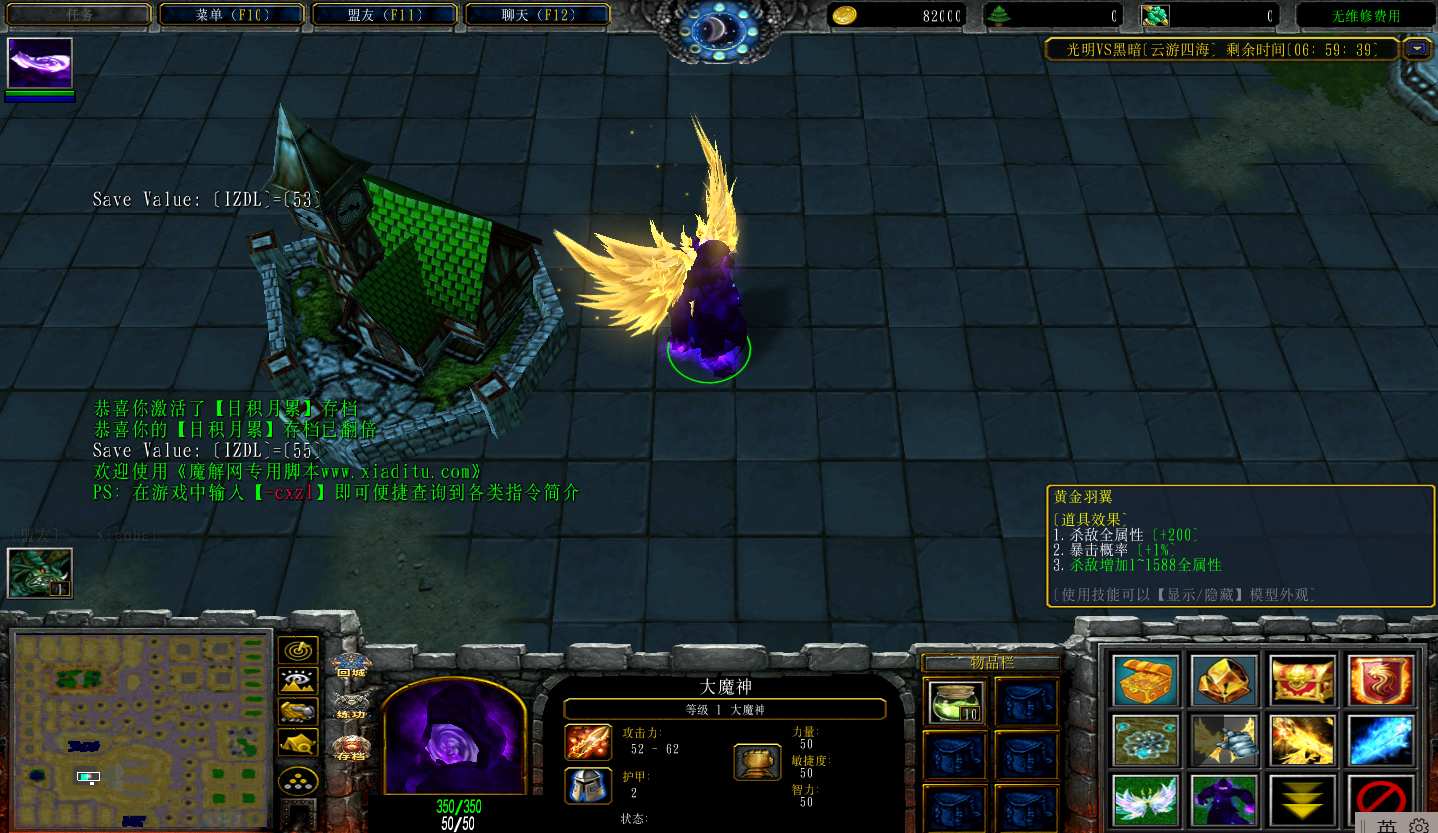Screen dimensions: 1438x833
Task: Select the green potion inventory slot
Action: (x=956, y=701)
